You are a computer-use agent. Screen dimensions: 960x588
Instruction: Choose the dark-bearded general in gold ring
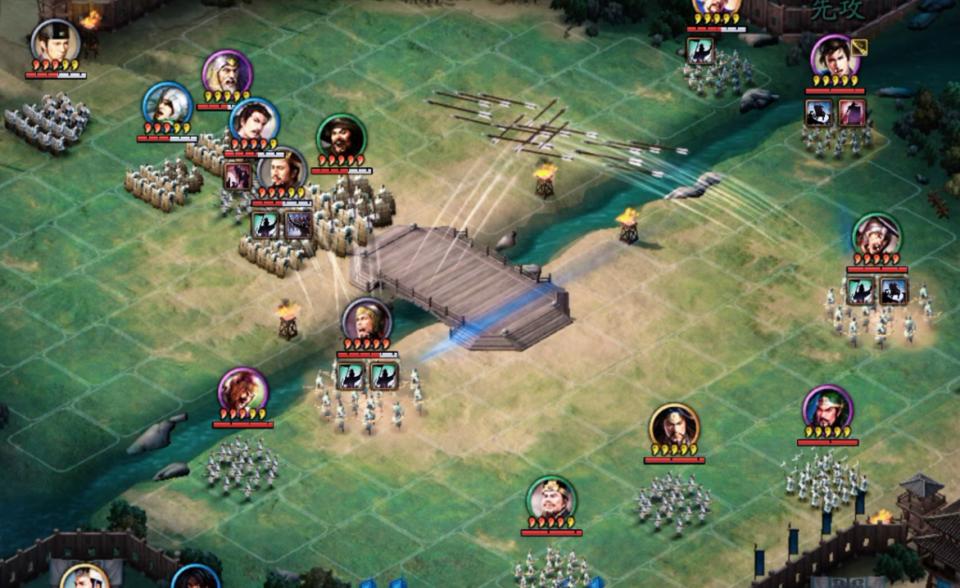point(674,427)
